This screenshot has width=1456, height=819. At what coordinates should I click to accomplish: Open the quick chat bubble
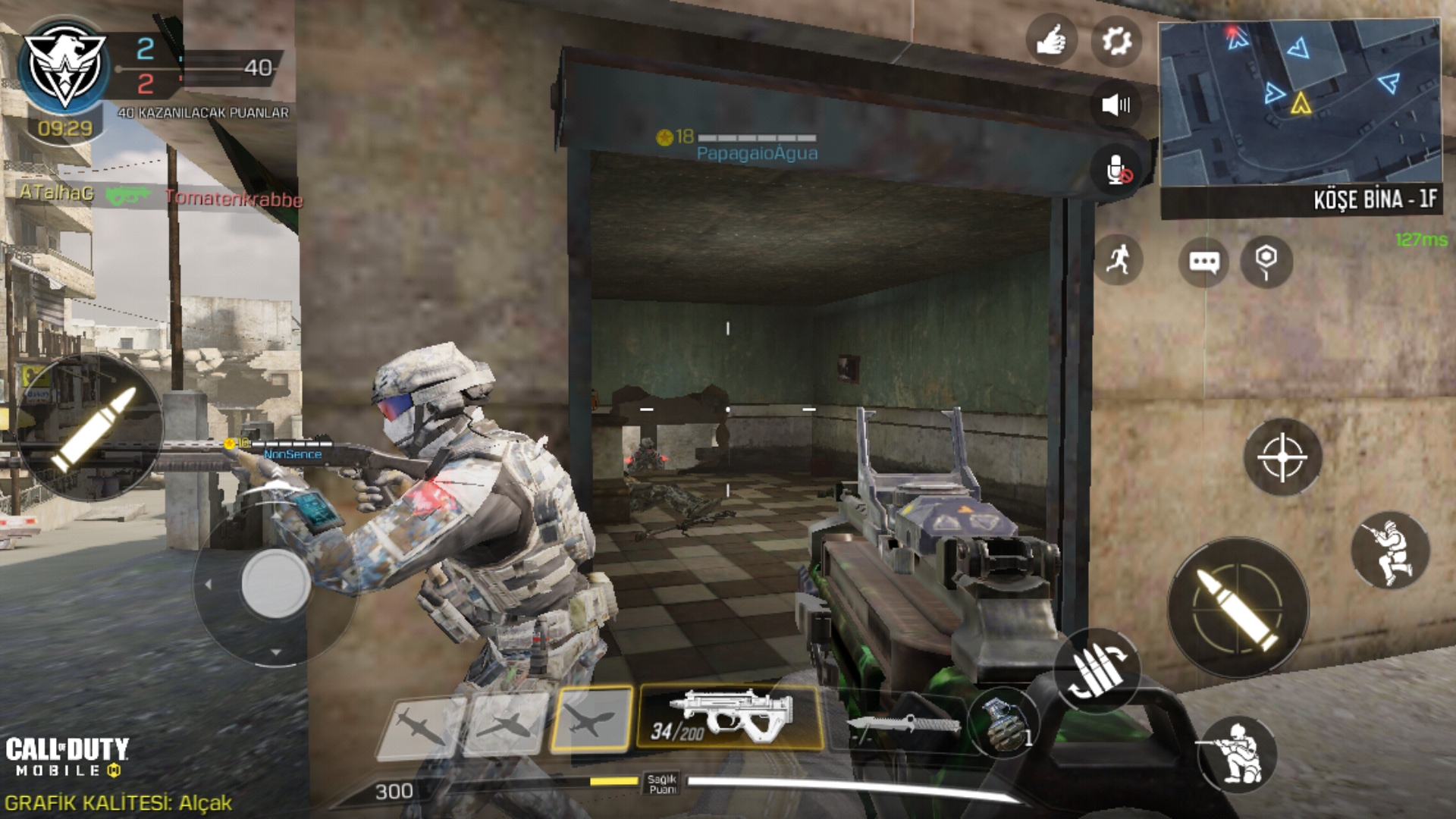point(1203,262)
